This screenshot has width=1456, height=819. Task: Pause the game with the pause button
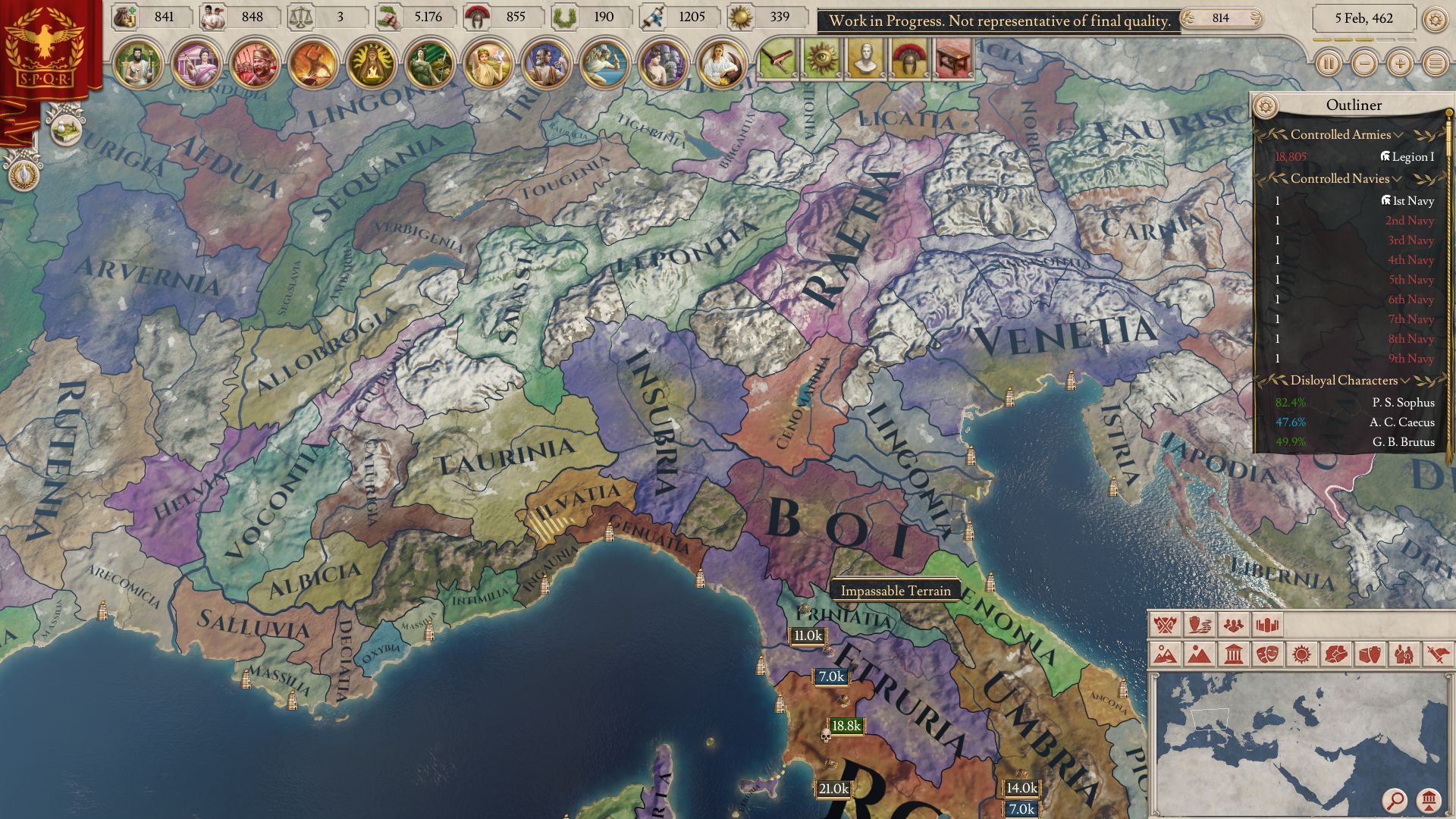[1328, 64]
